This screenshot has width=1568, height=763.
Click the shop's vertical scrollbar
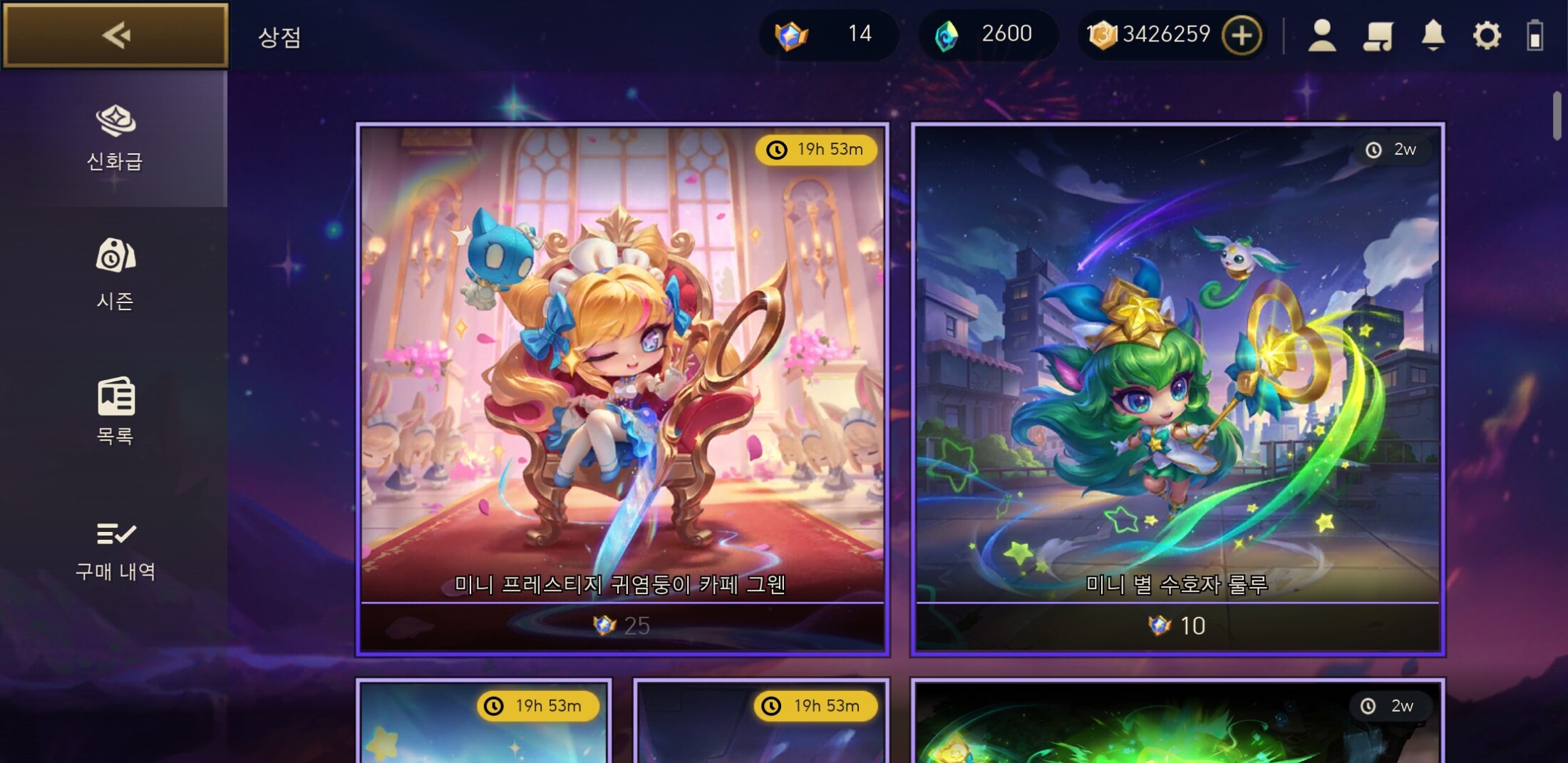(x=1557, y=116)
